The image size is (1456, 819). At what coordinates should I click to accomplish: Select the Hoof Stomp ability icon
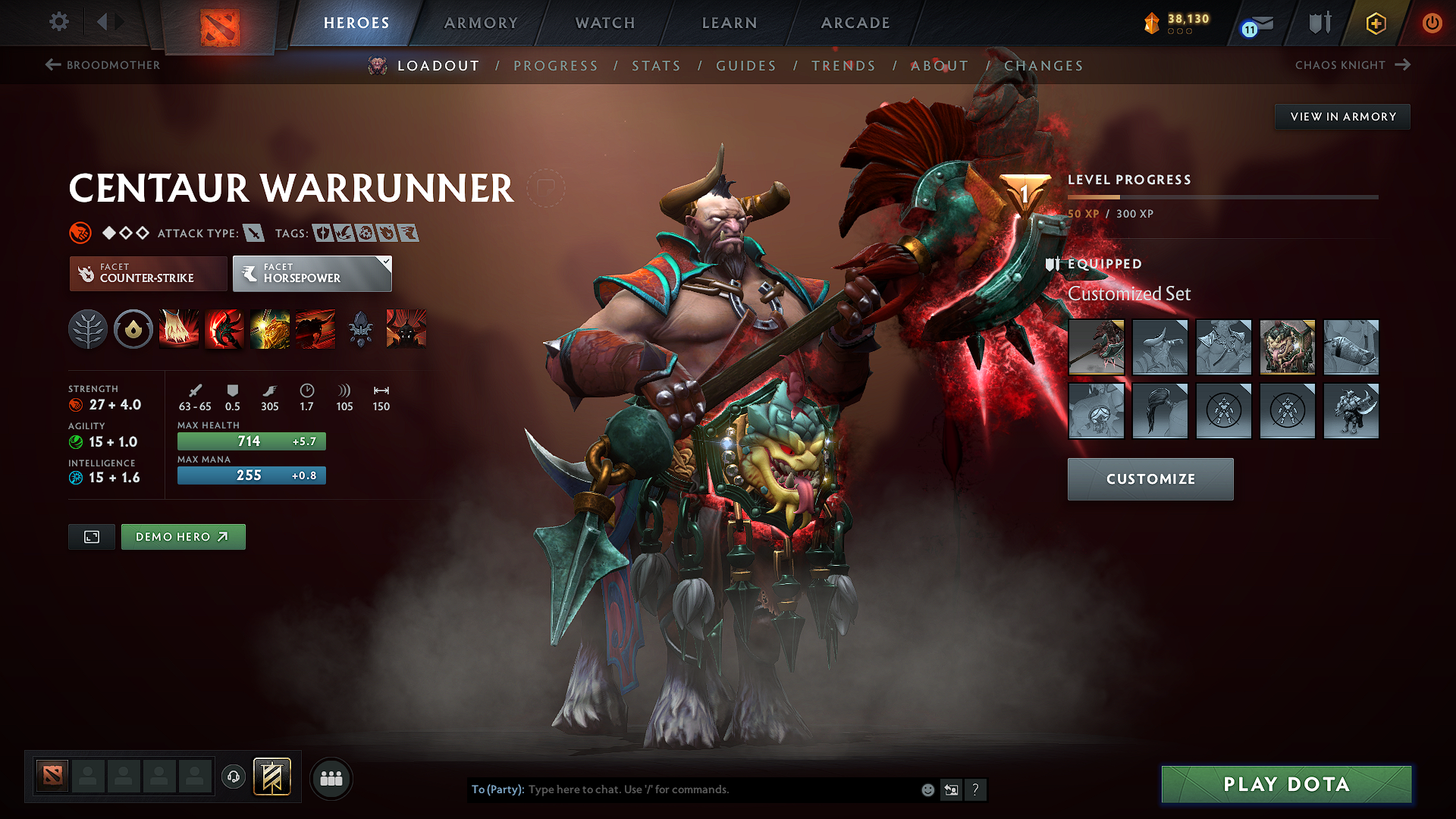[x=179, y=329]
